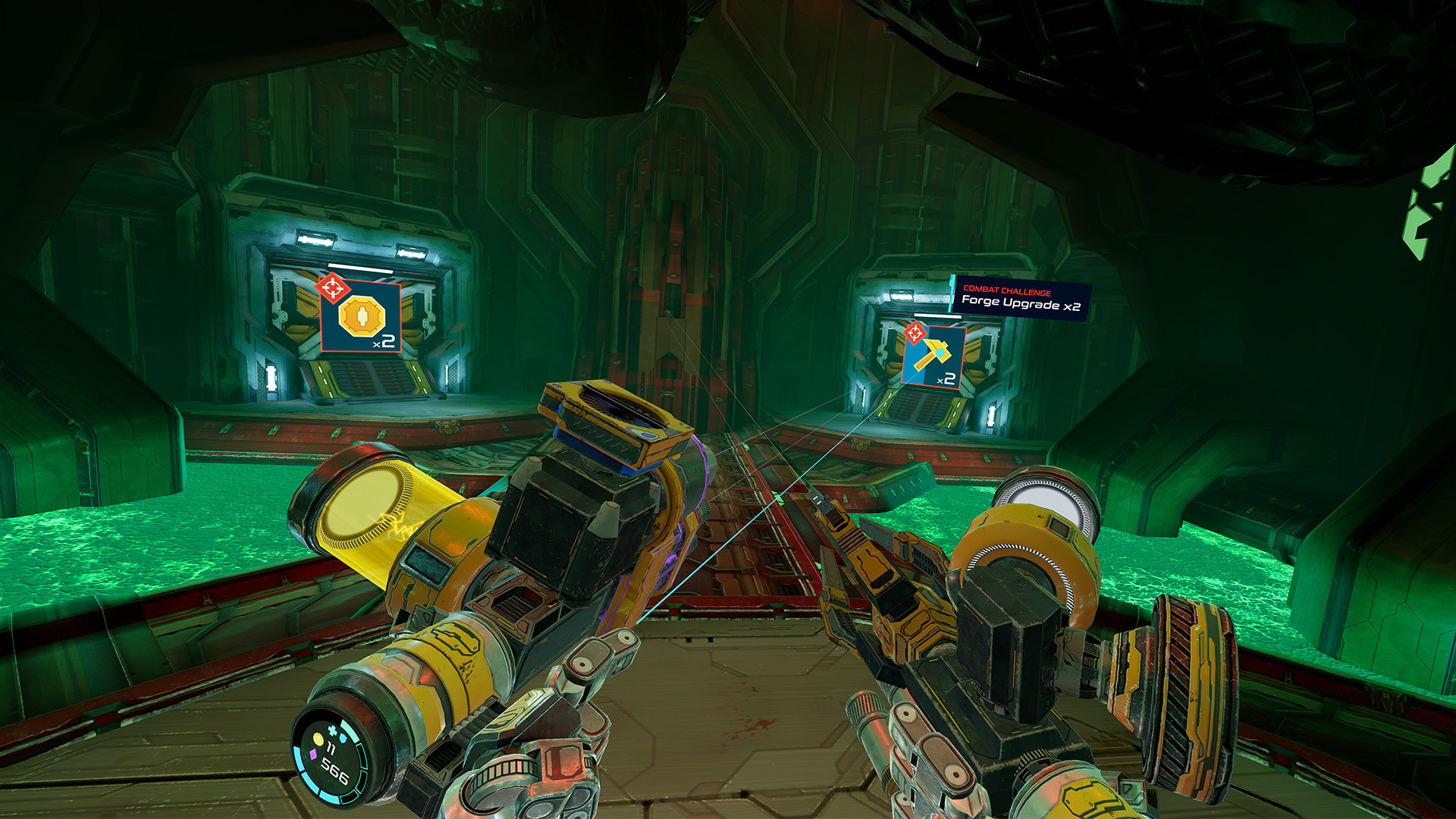
Task: Open the Combat Challenge label tab
Action: (x=1009, y=290)
